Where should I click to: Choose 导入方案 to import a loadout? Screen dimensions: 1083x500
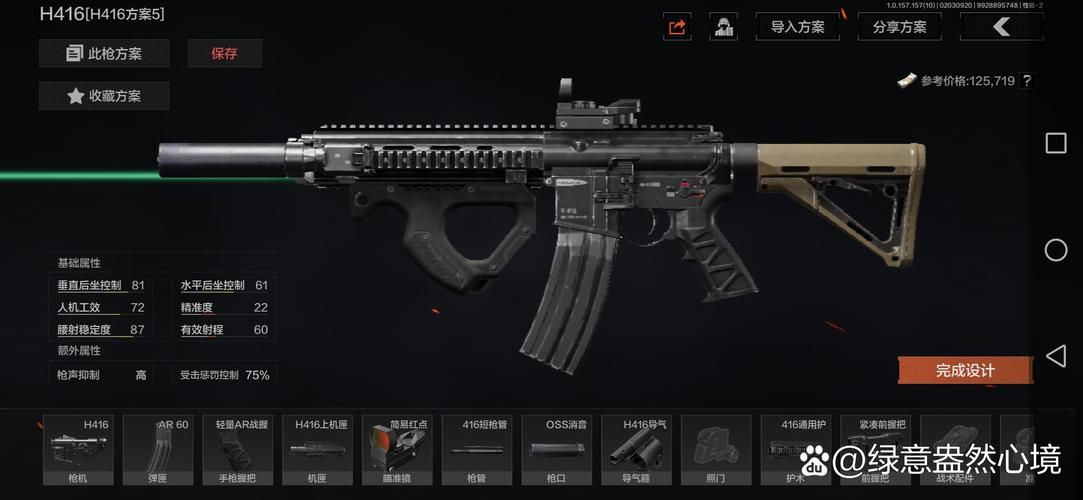coord(797,27)
